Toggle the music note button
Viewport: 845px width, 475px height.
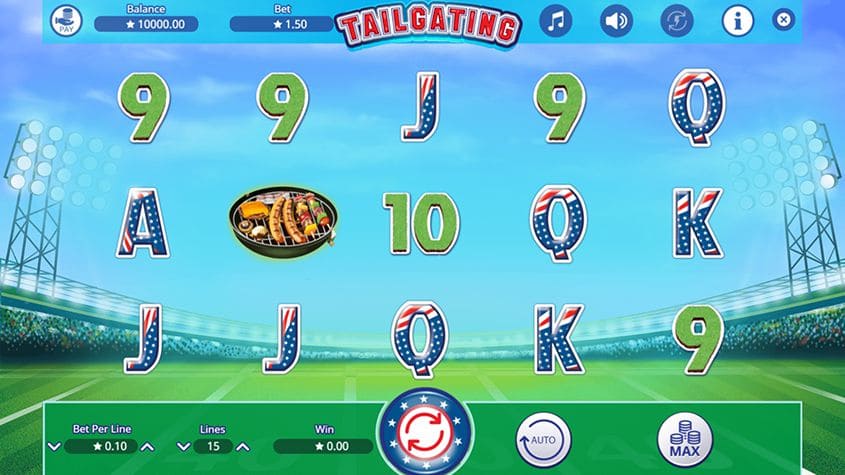point(556,20)
